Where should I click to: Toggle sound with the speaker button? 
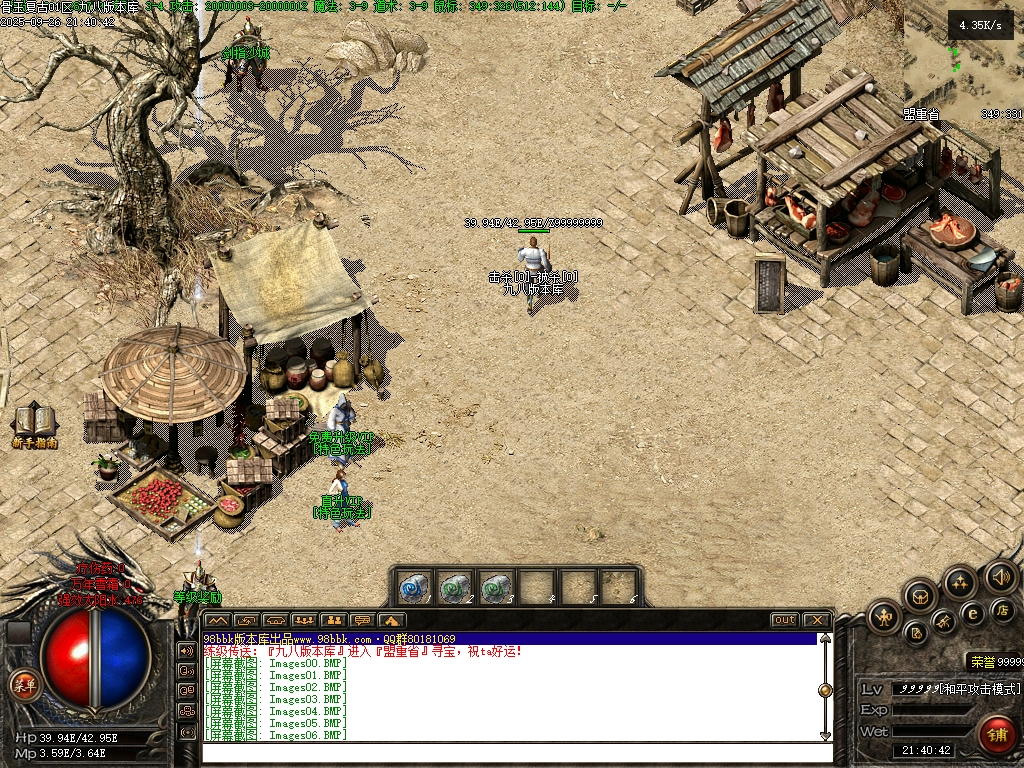pyautogui.click(x=1000, y=576)
